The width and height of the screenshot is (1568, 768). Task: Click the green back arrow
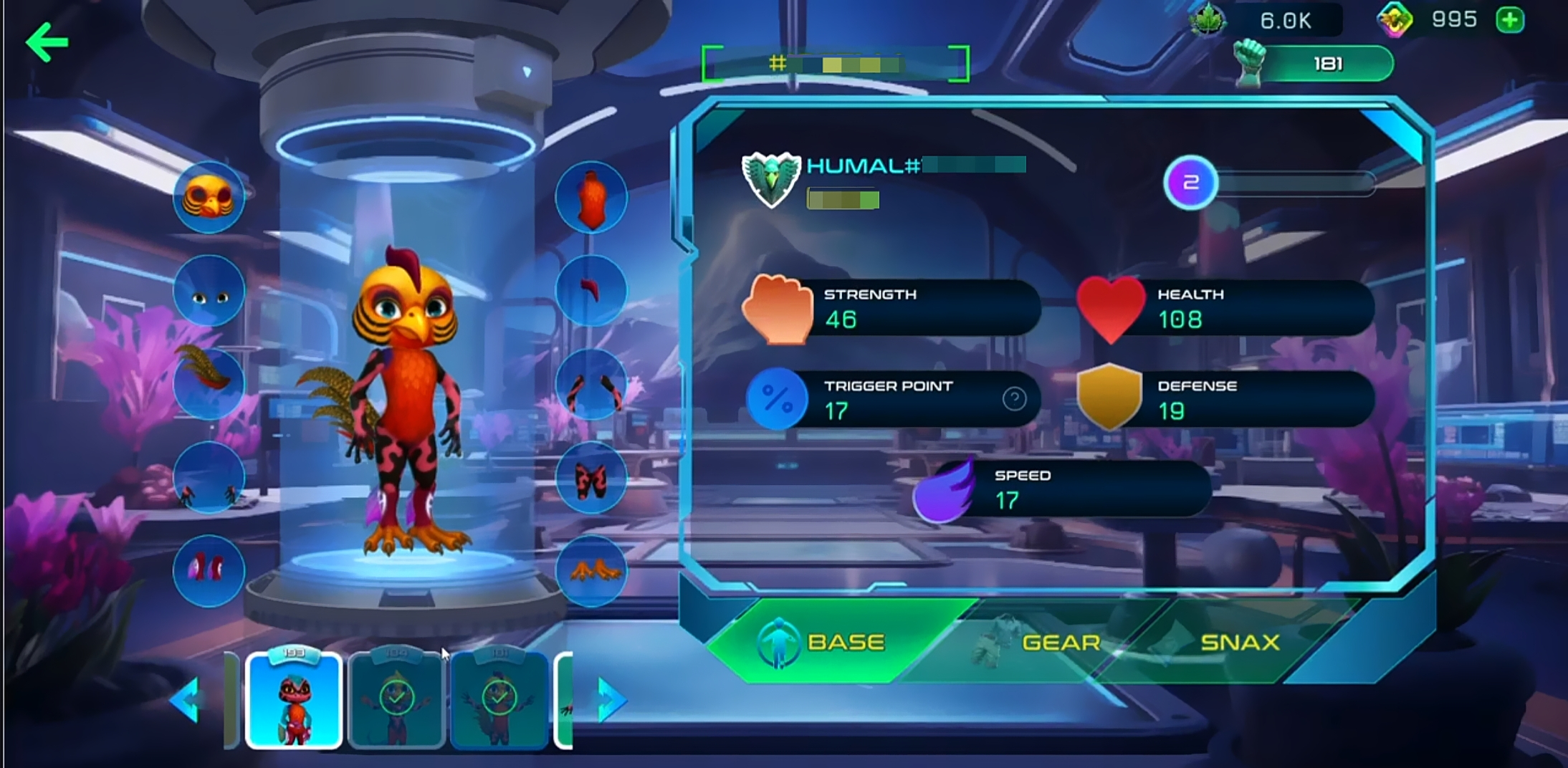pos(47,43)
